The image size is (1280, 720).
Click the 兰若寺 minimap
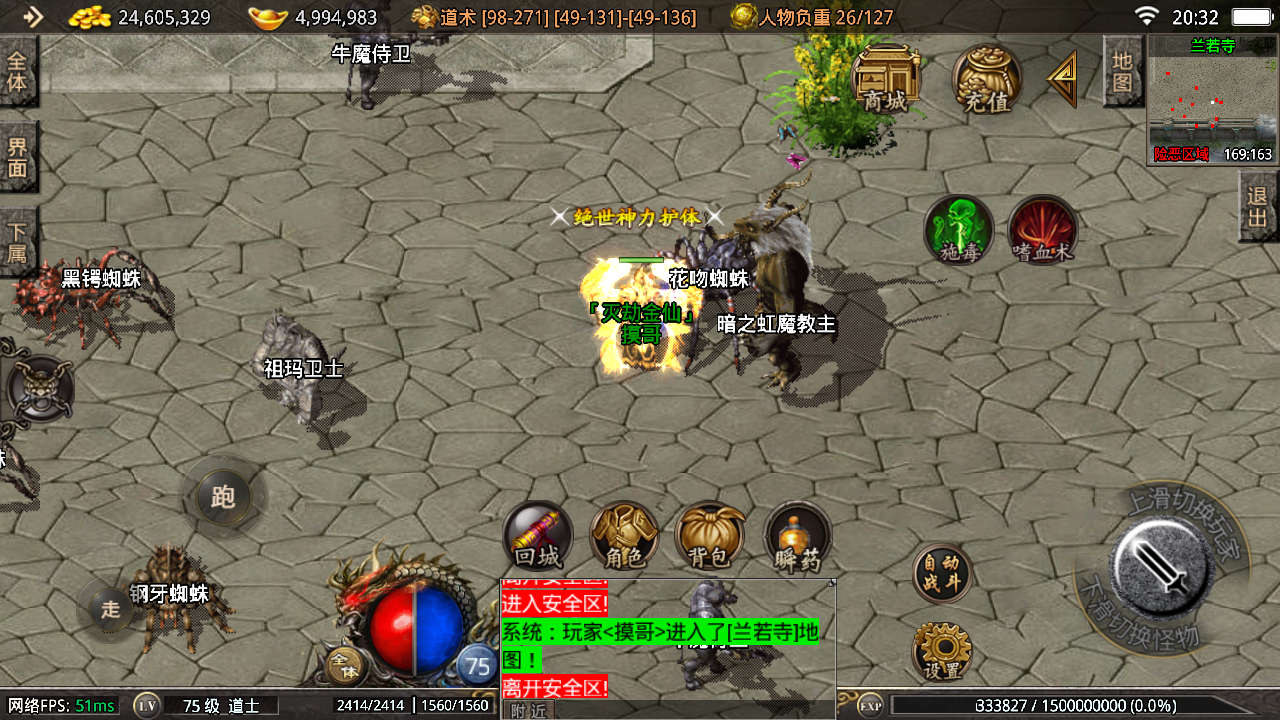pos(1213,100)
